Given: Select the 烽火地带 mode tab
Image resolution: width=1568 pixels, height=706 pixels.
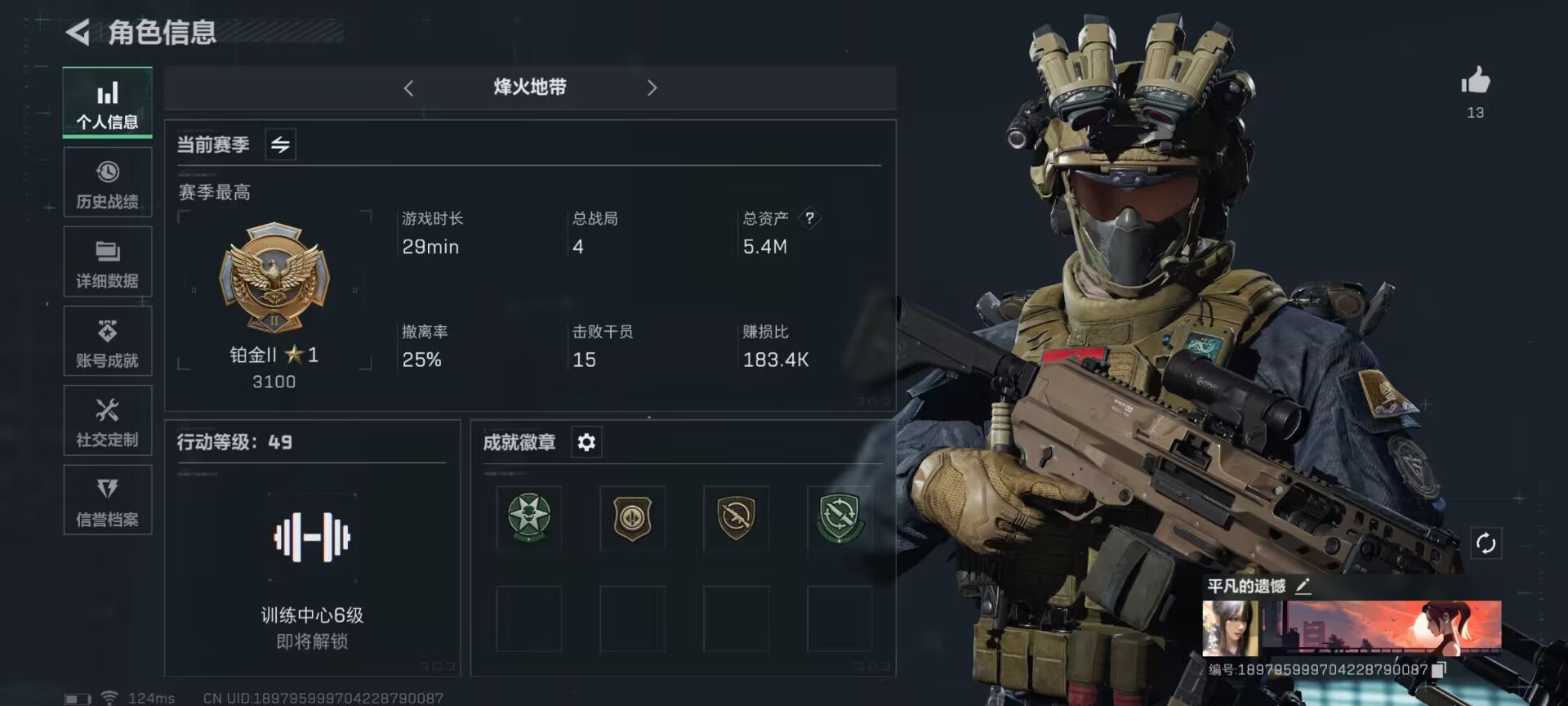Looking at the screenshot, I should [x=530, y=87].
